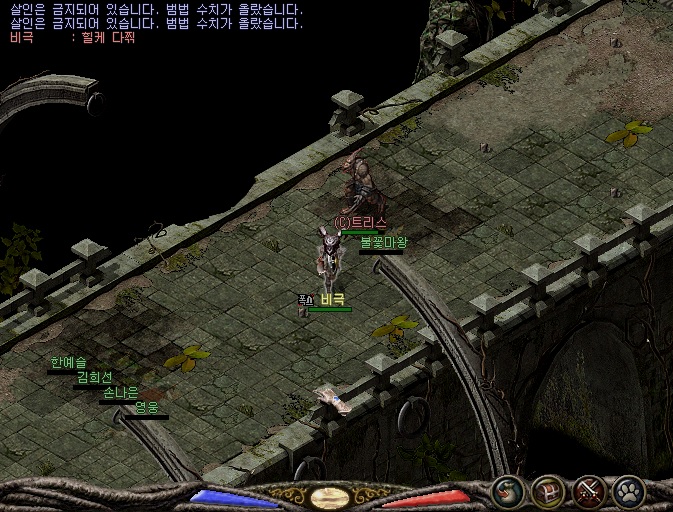Open the pouch bag icon

click(x=508, y=492)
